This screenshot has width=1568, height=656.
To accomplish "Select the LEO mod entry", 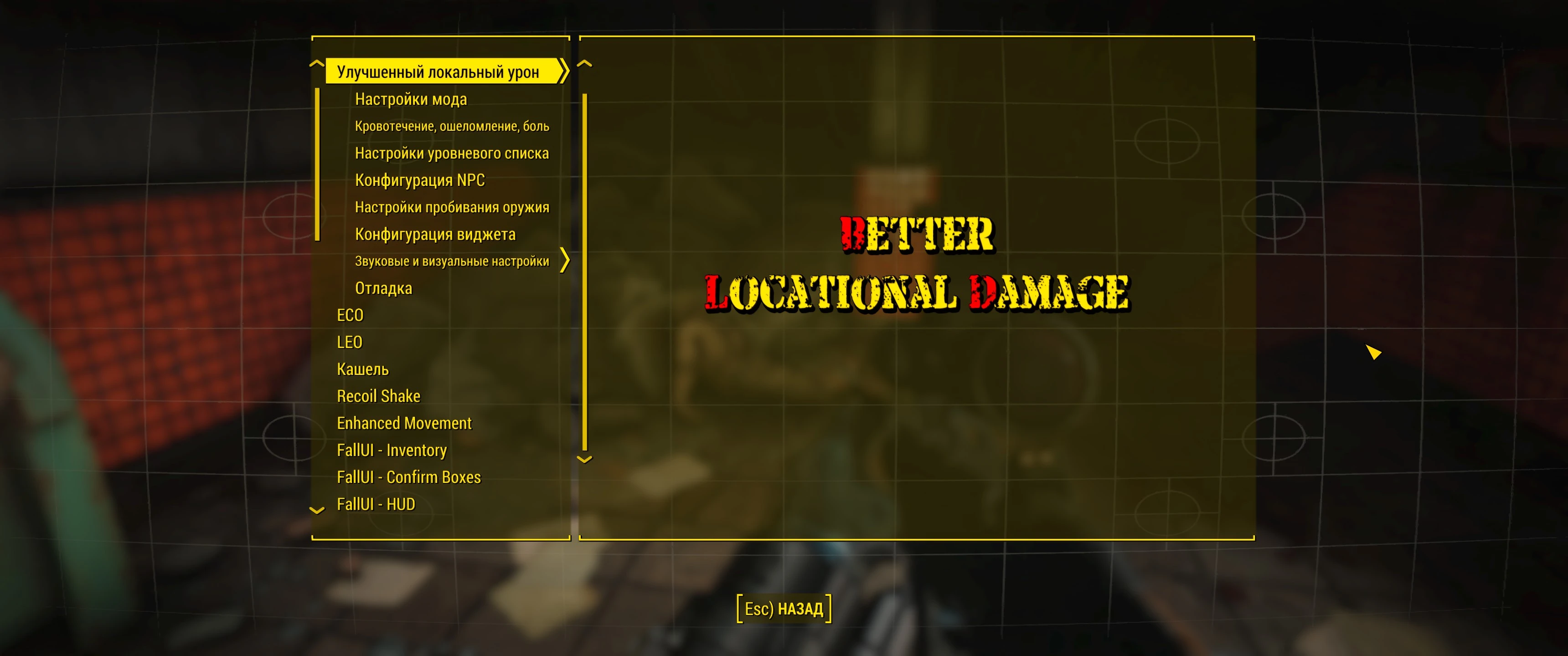I will point(349,342).
